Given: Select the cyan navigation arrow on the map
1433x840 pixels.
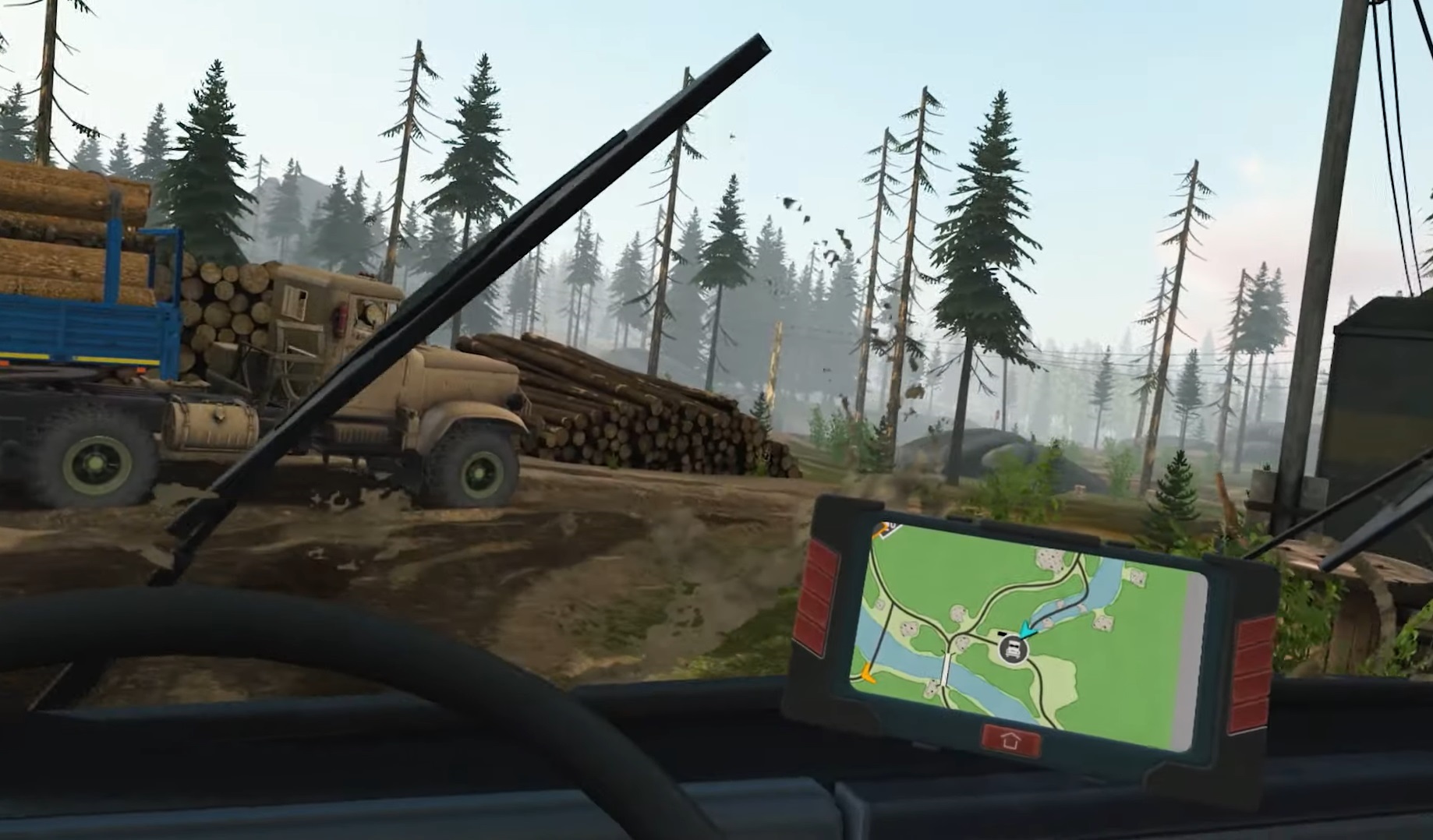Looking at the screenshot, I should coord(1028,630).
